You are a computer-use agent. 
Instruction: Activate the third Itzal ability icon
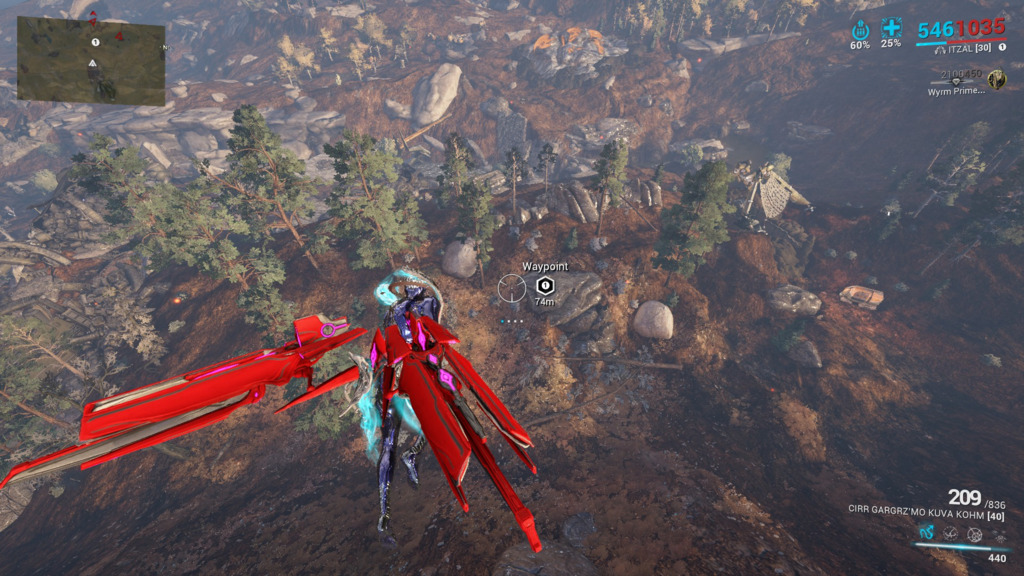974,534
